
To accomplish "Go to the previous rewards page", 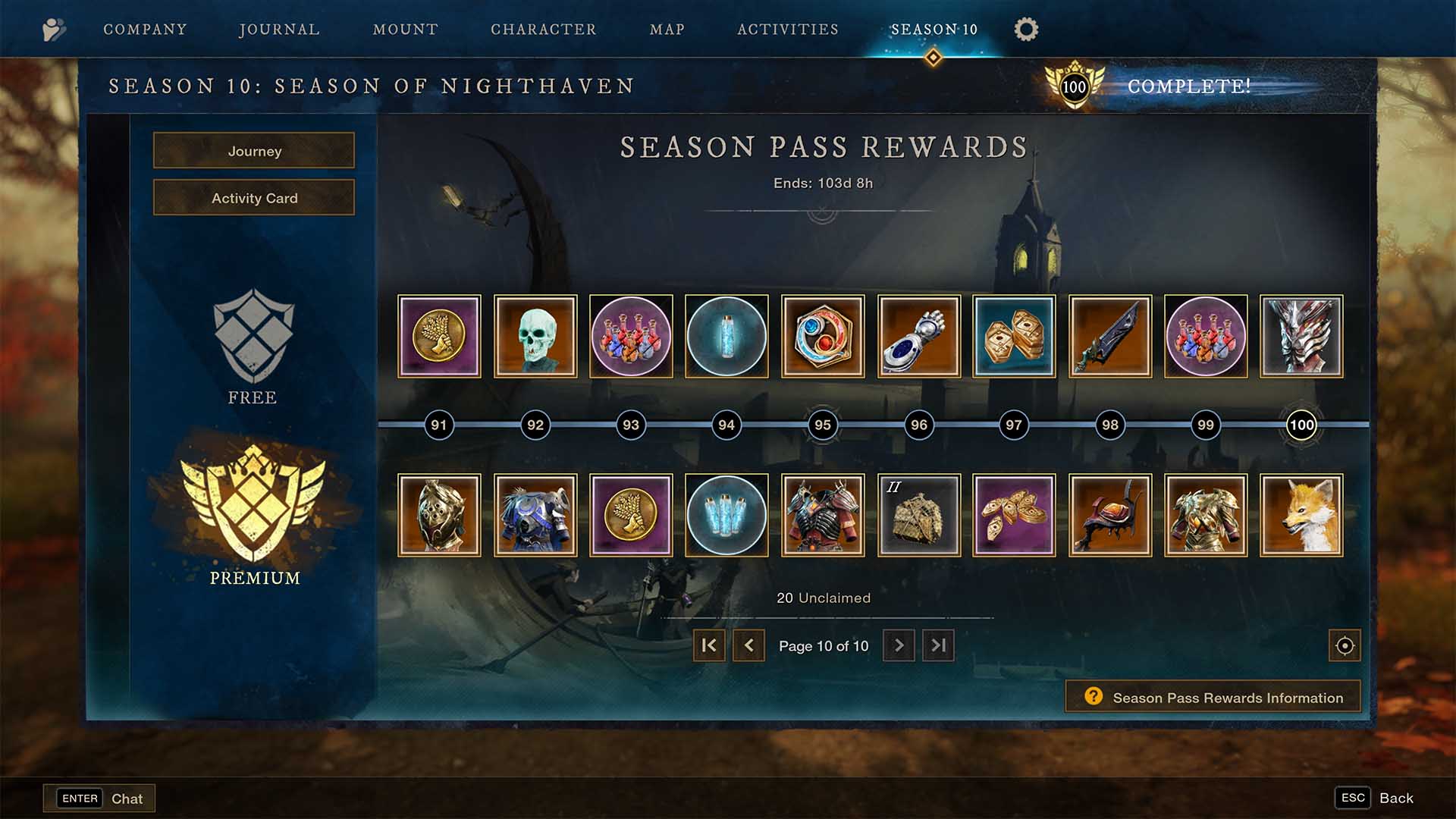I will tap(749, 646).
